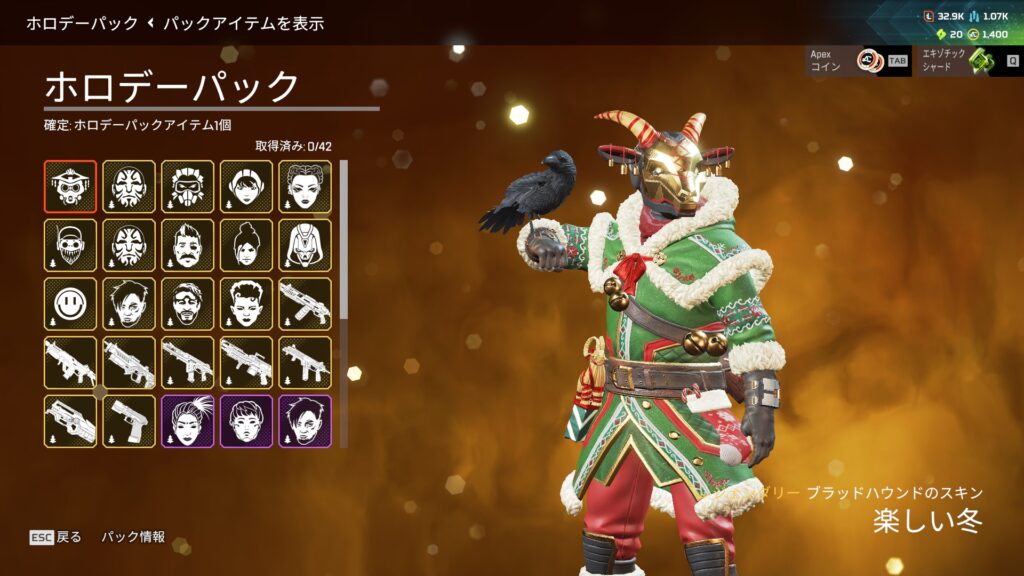Open the Apex コイン purchase button
Screen dimensions: 1024x576
coord(858,60)
